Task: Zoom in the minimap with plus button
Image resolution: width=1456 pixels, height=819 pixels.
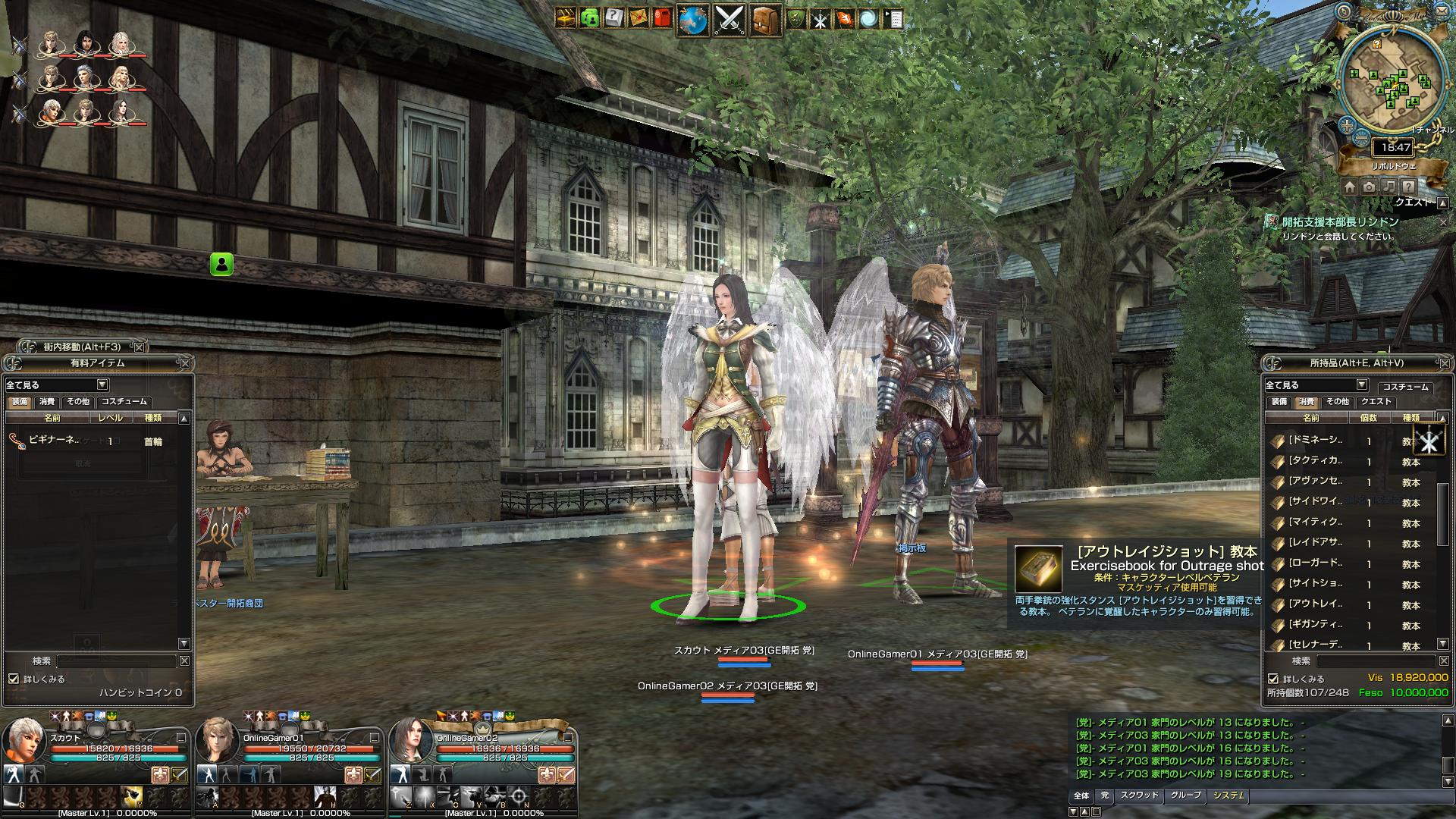Action: [1347, 126]
